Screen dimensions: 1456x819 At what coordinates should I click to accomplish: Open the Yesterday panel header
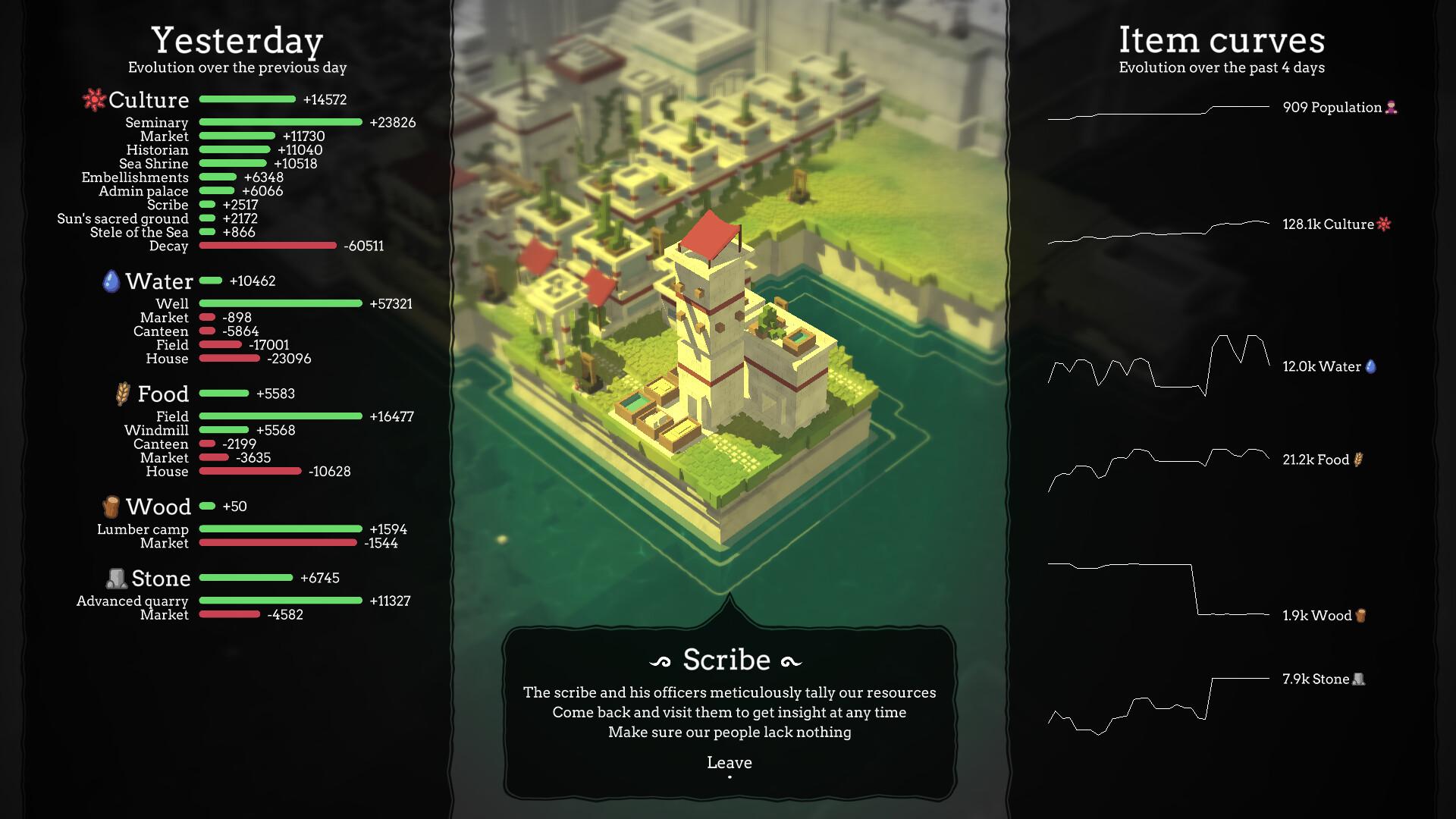[237, 41]
